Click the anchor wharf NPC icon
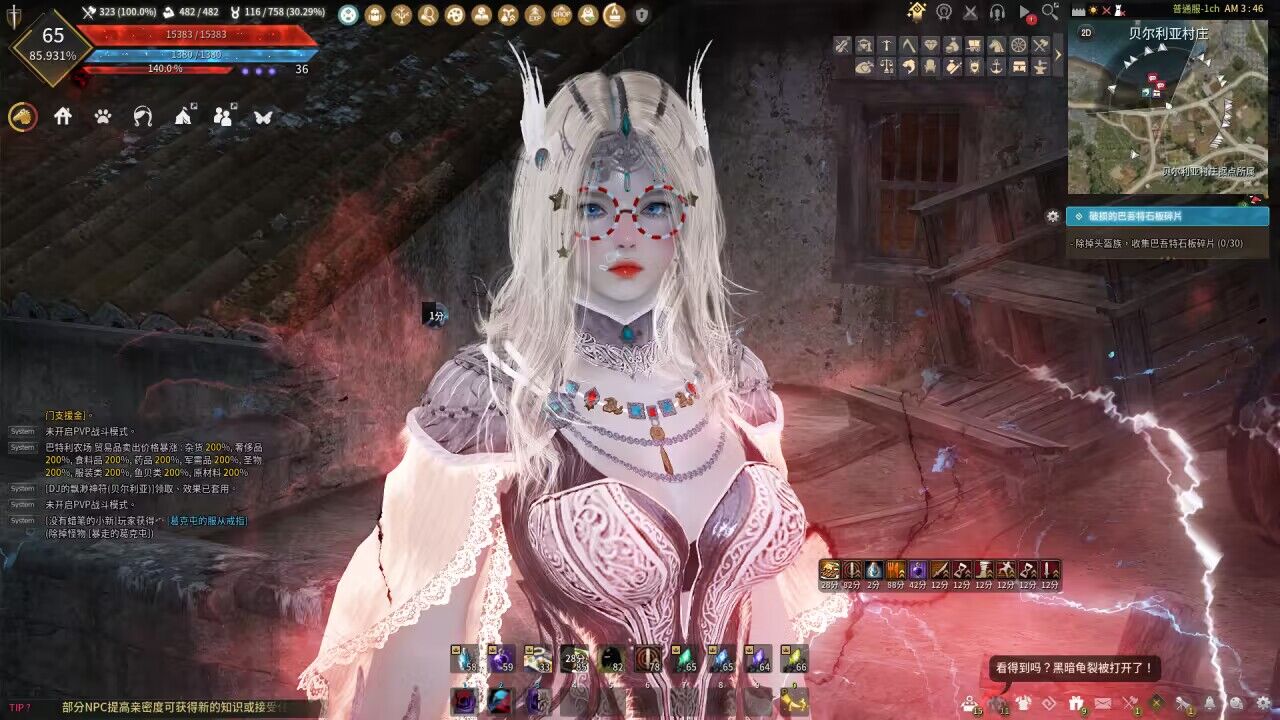Image resolution: width=1280 pixels, height=720 pixels. click(x=996, y=67)
